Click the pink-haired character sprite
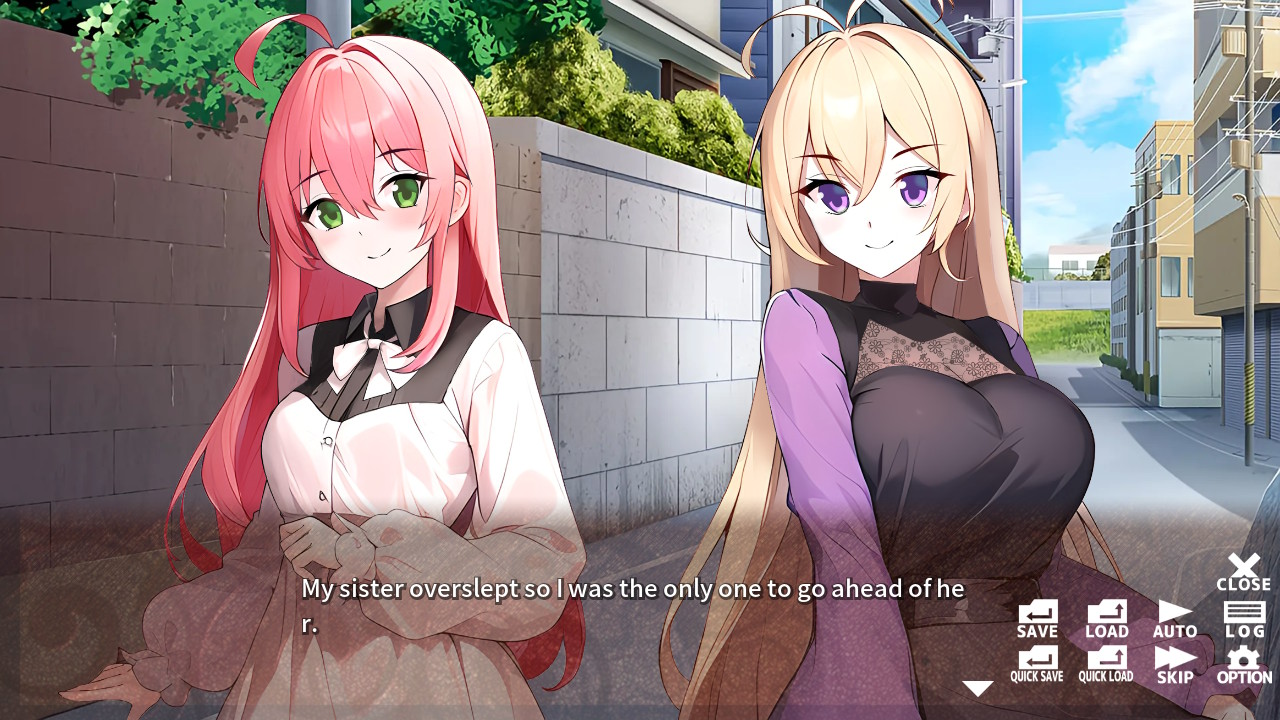This screenshot has width=1280, height=720. [x=370, y=300]
